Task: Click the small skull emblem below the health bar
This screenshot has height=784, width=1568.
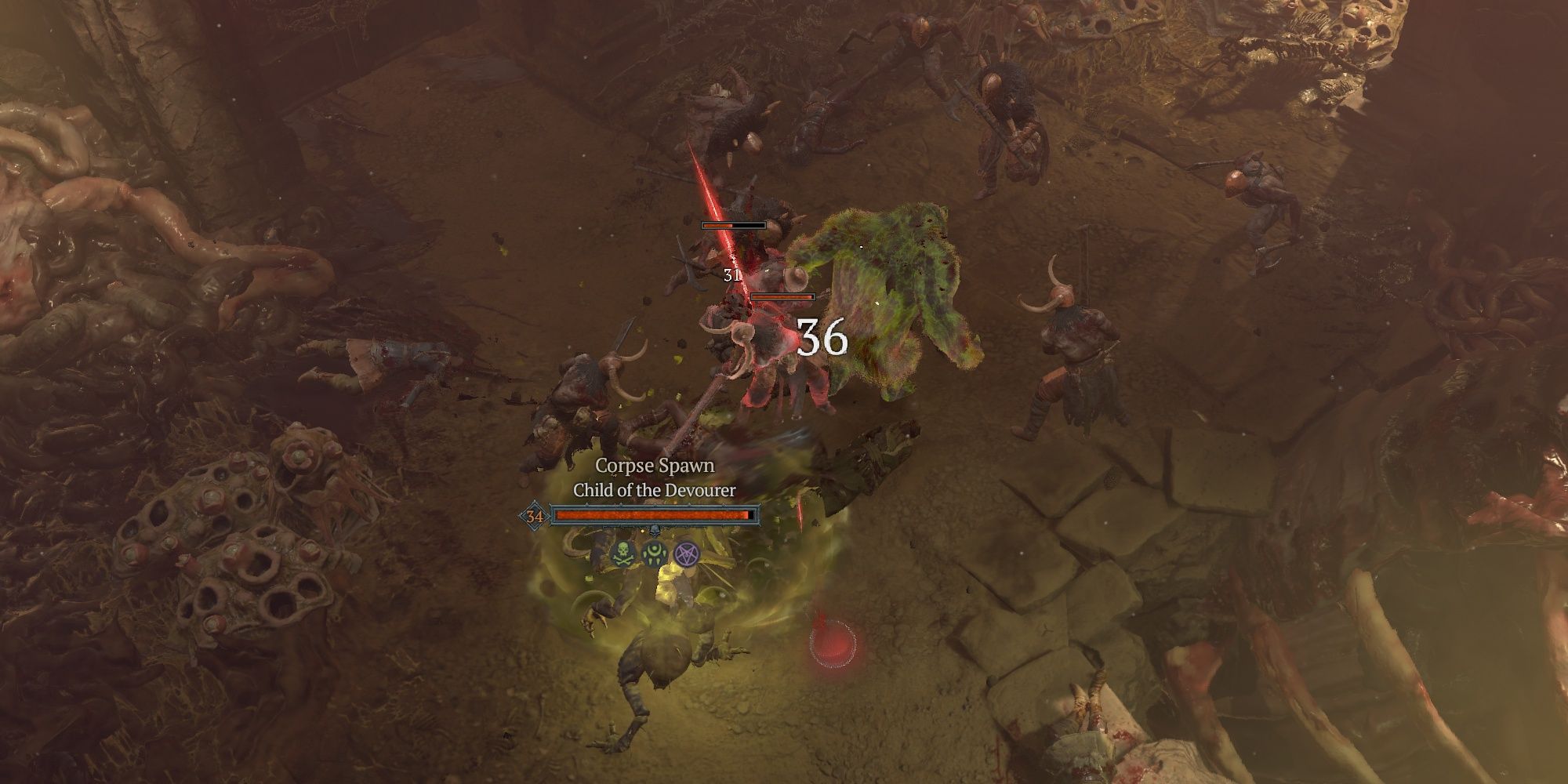Action: tap(655, 531)
